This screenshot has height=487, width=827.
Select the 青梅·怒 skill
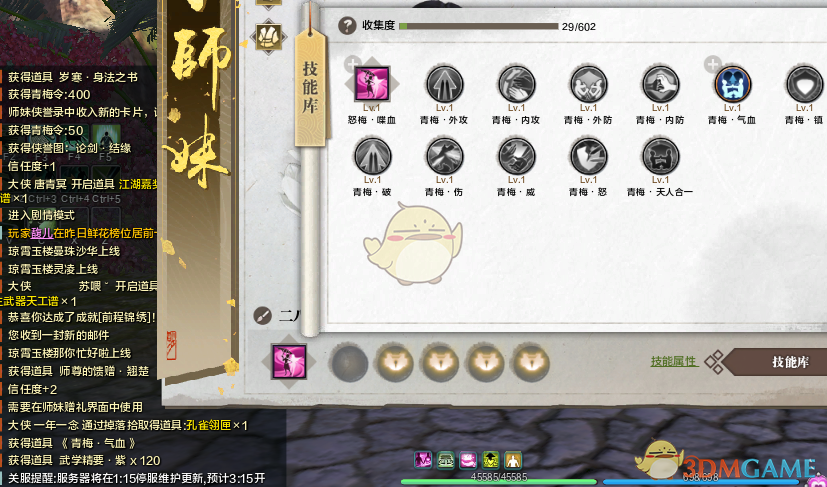(588, 156)
